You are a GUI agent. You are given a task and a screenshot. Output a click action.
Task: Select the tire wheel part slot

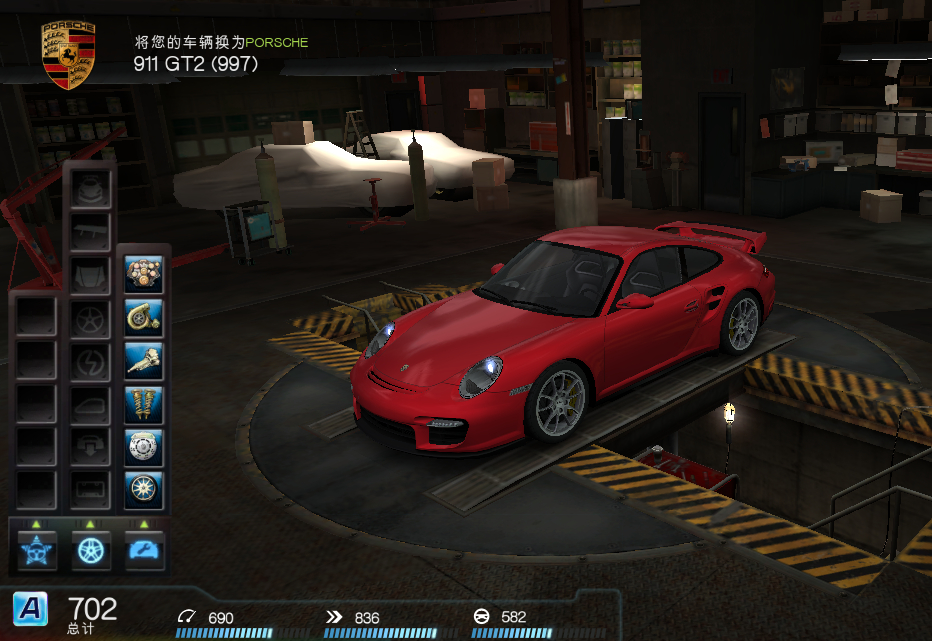(x=144, y=489)
